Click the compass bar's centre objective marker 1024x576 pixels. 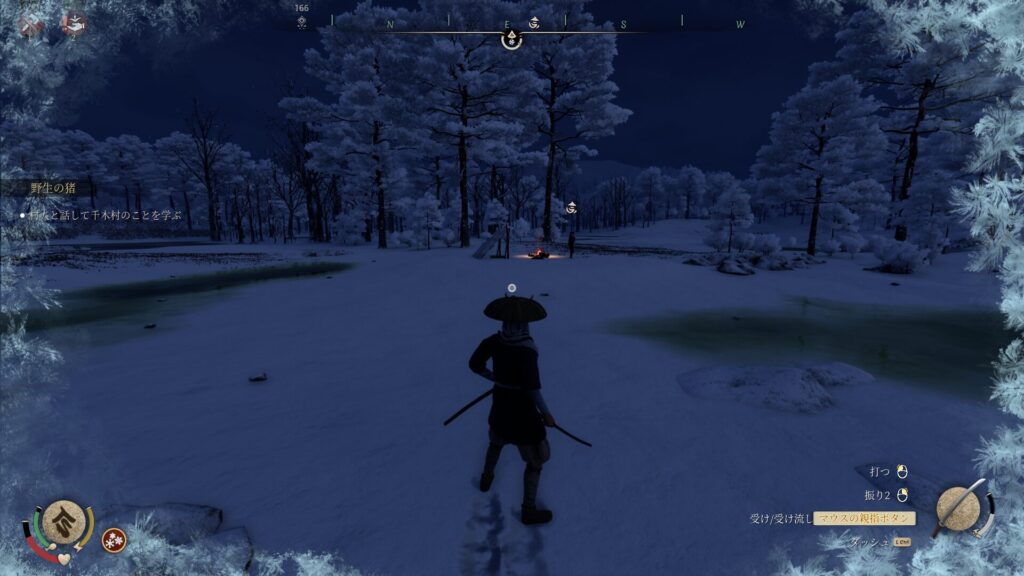coord(511,39)
